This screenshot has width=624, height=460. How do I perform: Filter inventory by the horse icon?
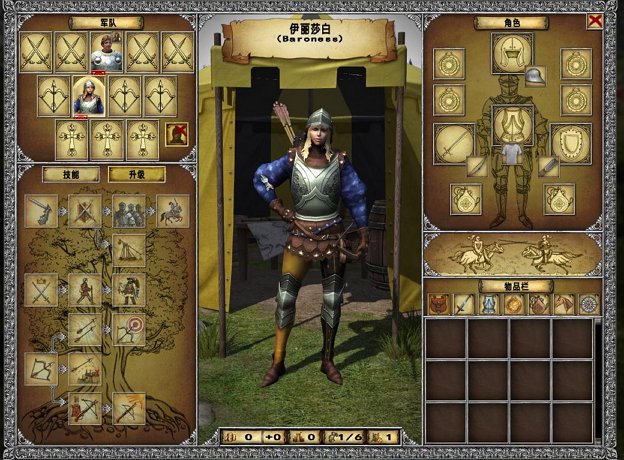coord(564,304)
